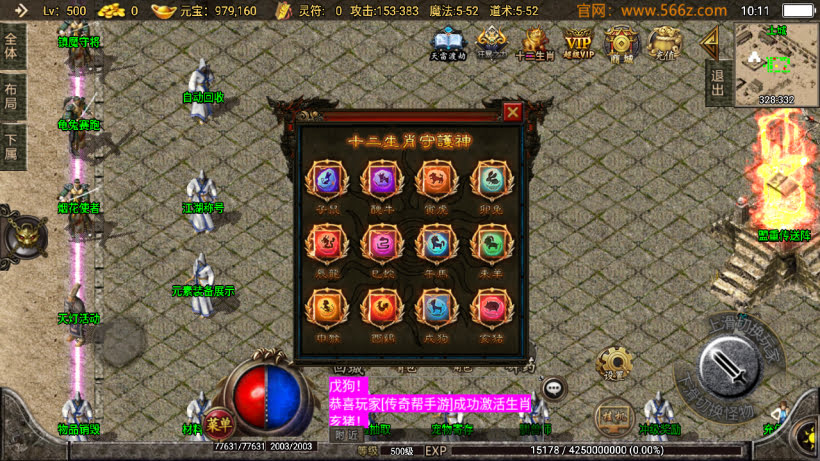This screenshot has width=820, height=461.
Task: Choose the 寅虎 tiger zodiac guardian
Action: click(x=435, y=181)
